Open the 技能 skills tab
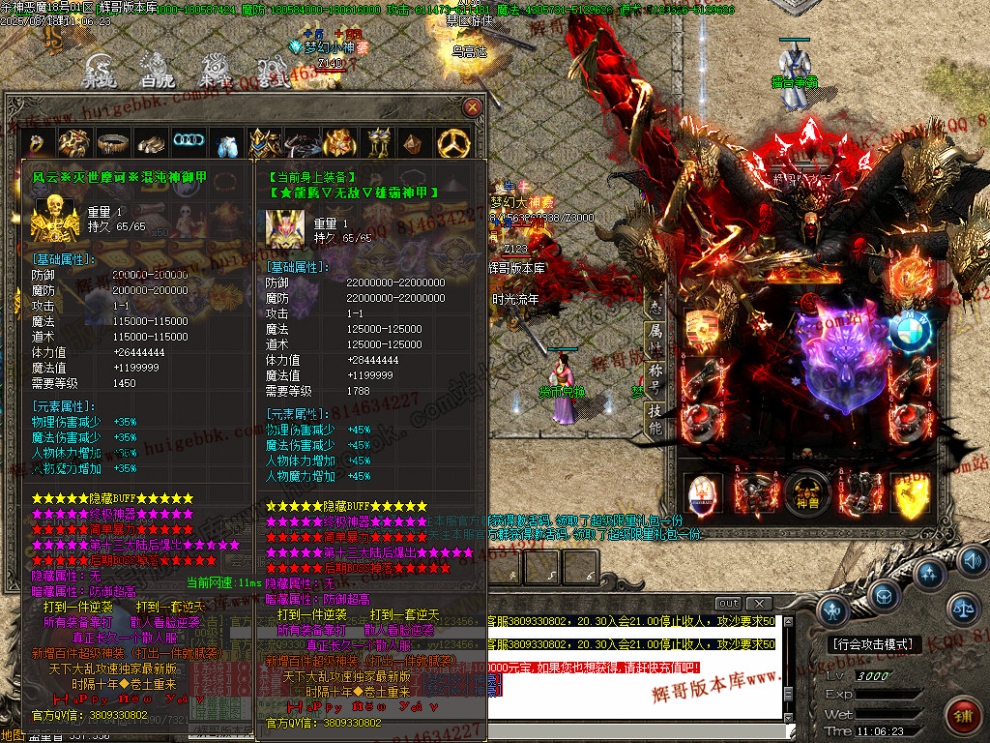 click(655, 420)
